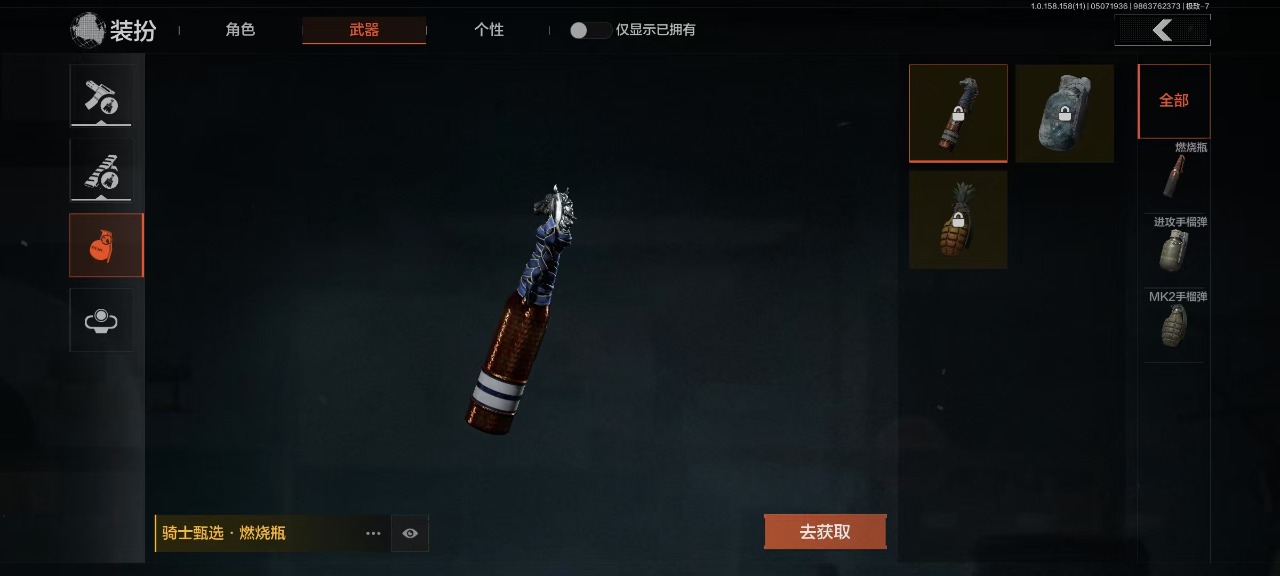The width and height of the screenshot is (1280, 576).
Task: Switch to the 角色 tab
Action: [x=240, y=30]
